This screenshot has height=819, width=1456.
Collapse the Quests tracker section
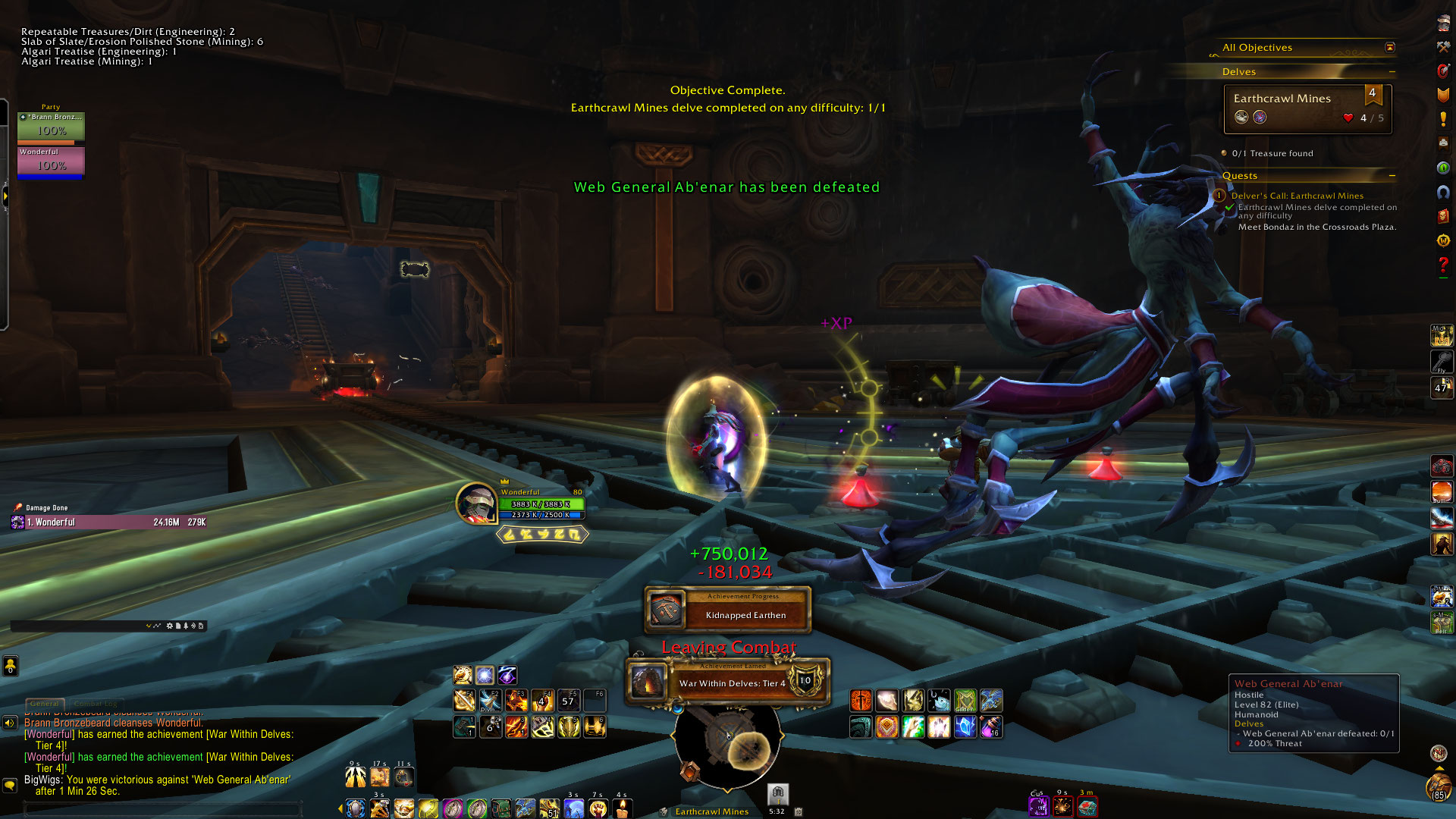point(1392,176)
